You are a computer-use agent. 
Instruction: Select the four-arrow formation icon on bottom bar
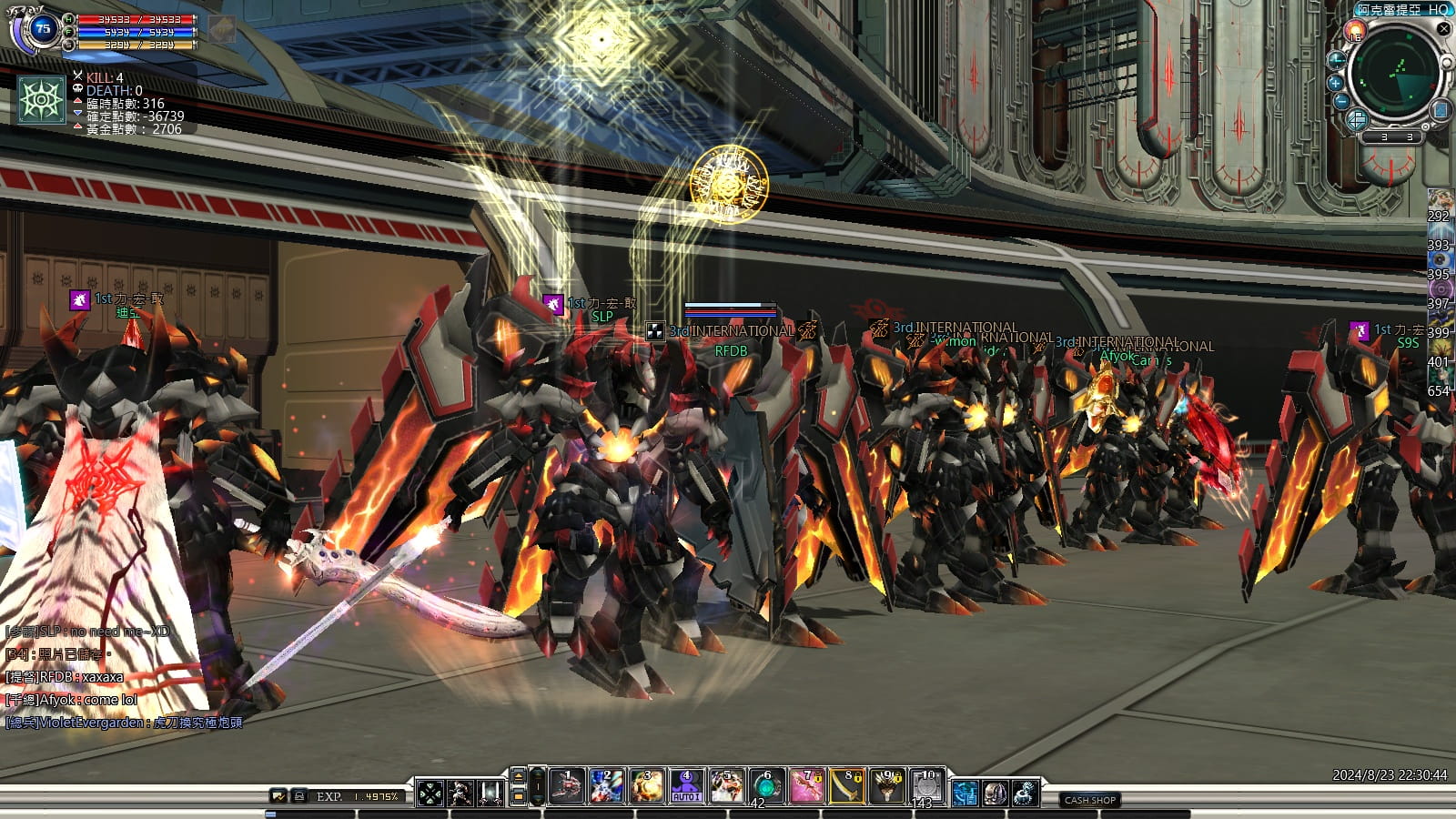430,793
